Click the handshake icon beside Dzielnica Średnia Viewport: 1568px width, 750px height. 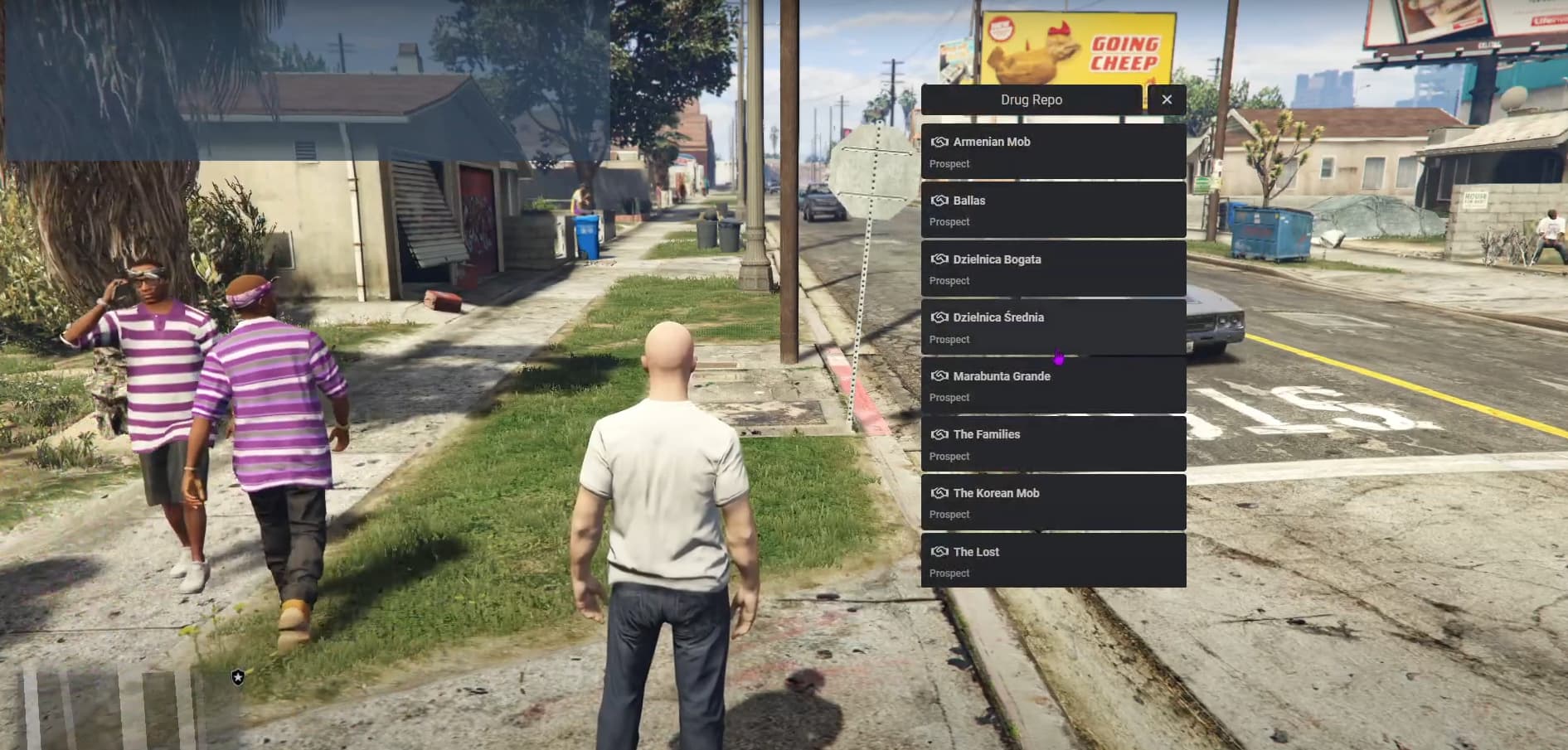coord(939,317)
